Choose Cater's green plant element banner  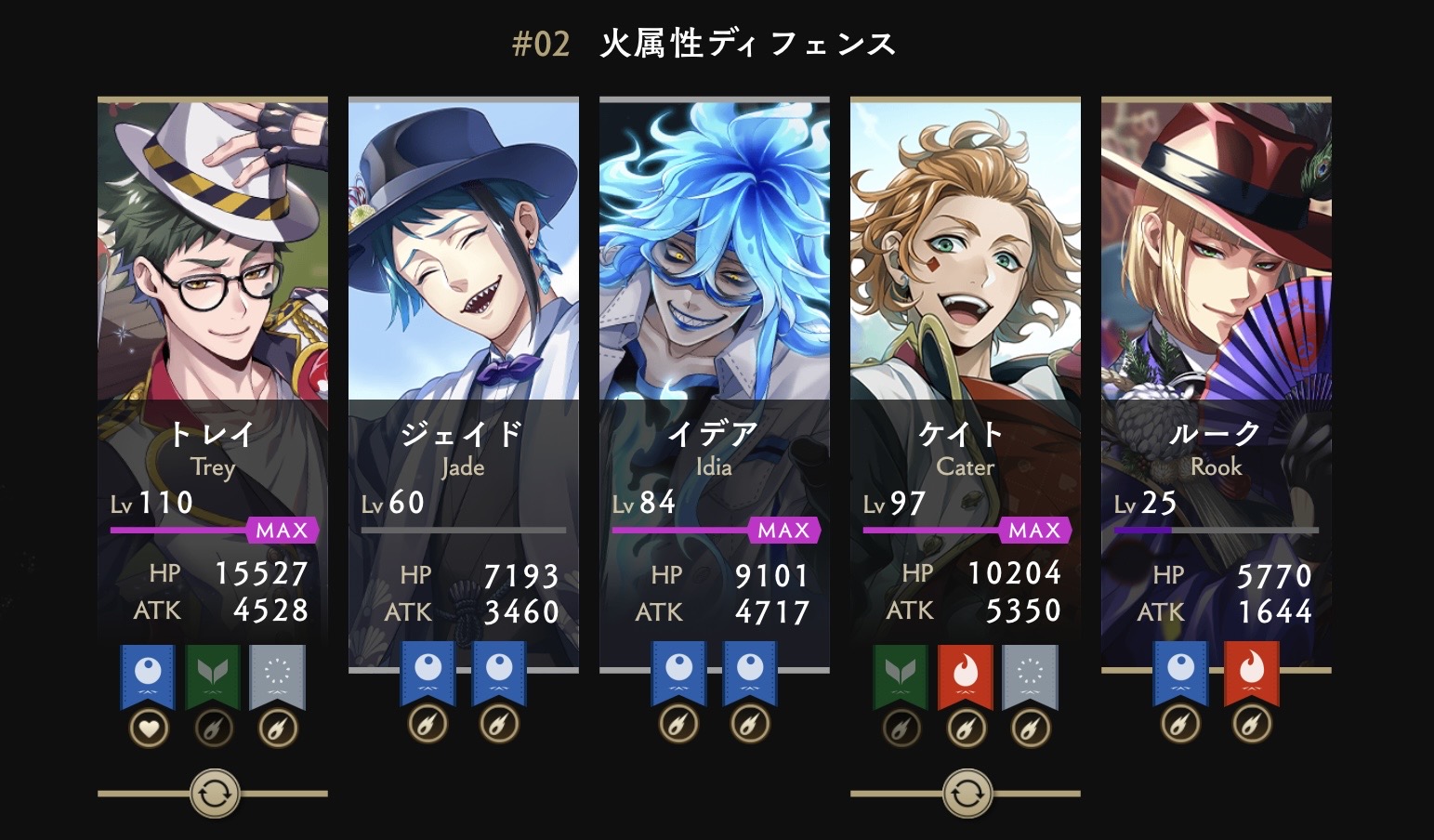(901, 676)
